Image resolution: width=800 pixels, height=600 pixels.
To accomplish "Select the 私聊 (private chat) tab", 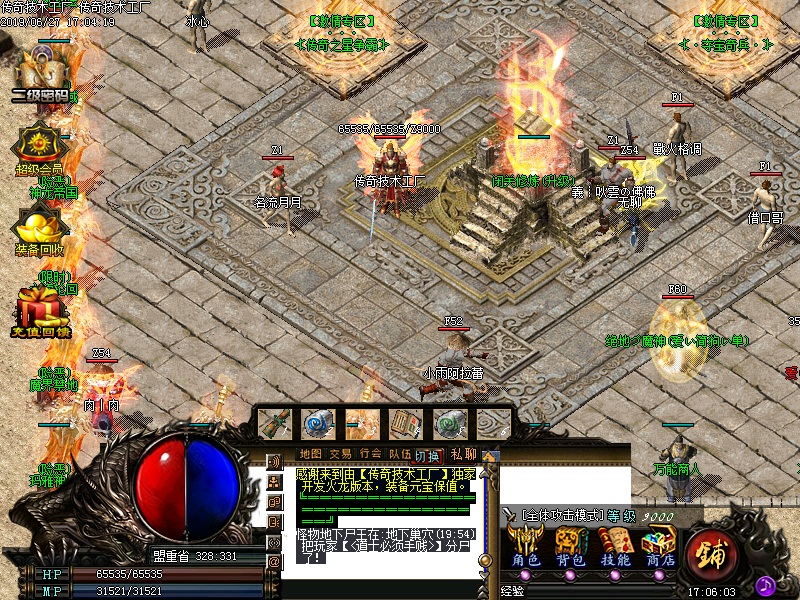I will [x=463, y=454].
